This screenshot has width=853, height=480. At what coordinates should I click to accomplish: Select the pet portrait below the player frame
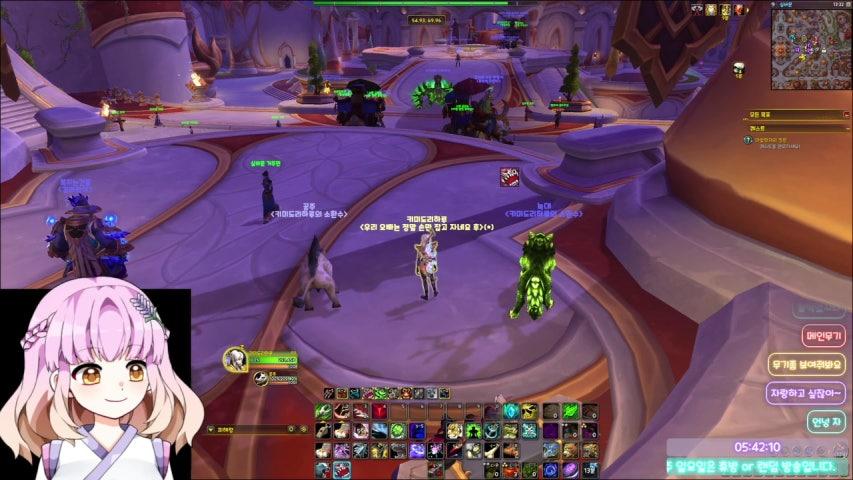(x=260, y=378)
